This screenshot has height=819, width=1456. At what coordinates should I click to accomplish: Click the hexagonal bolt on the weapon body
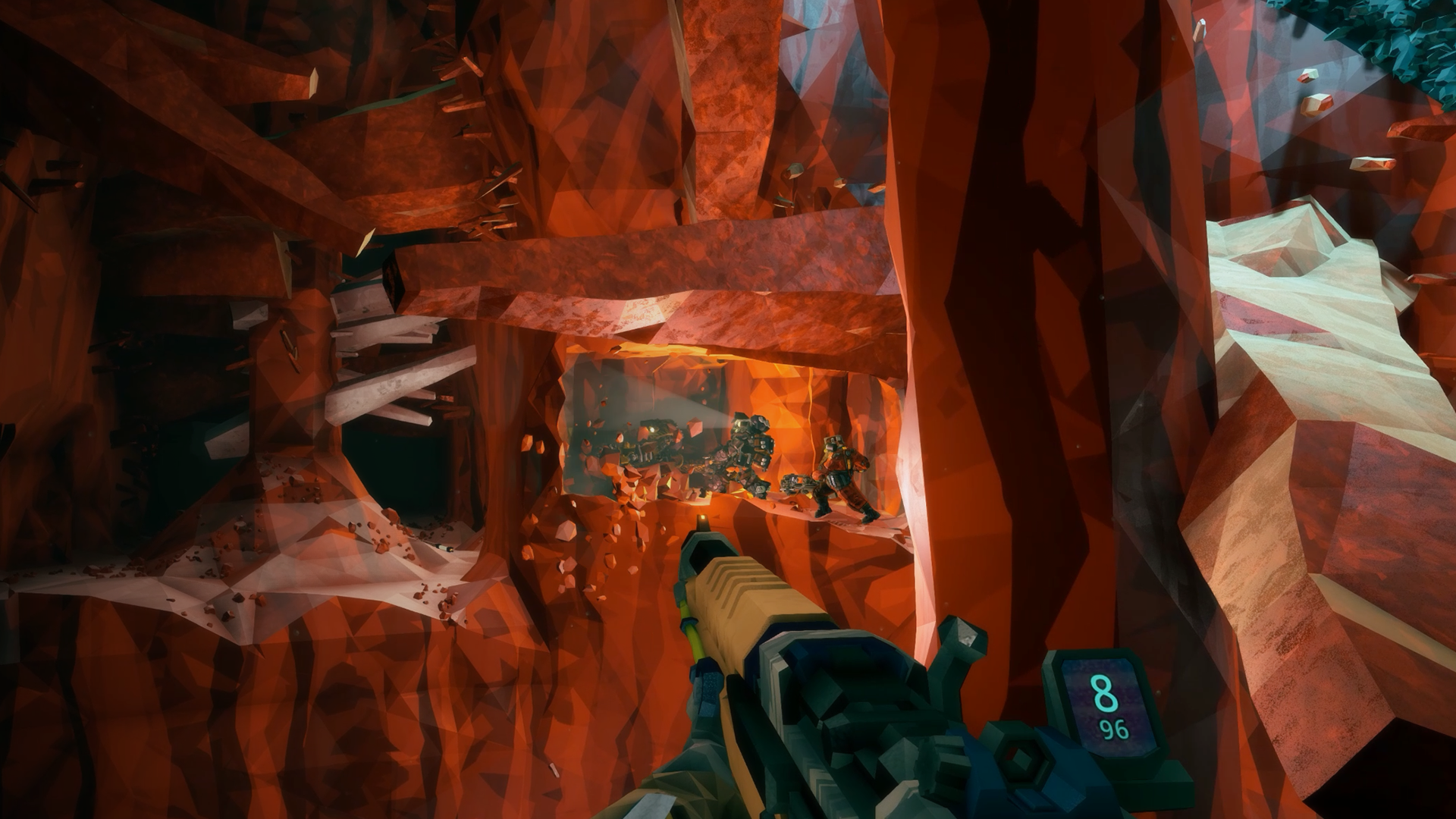[1022, 758]
